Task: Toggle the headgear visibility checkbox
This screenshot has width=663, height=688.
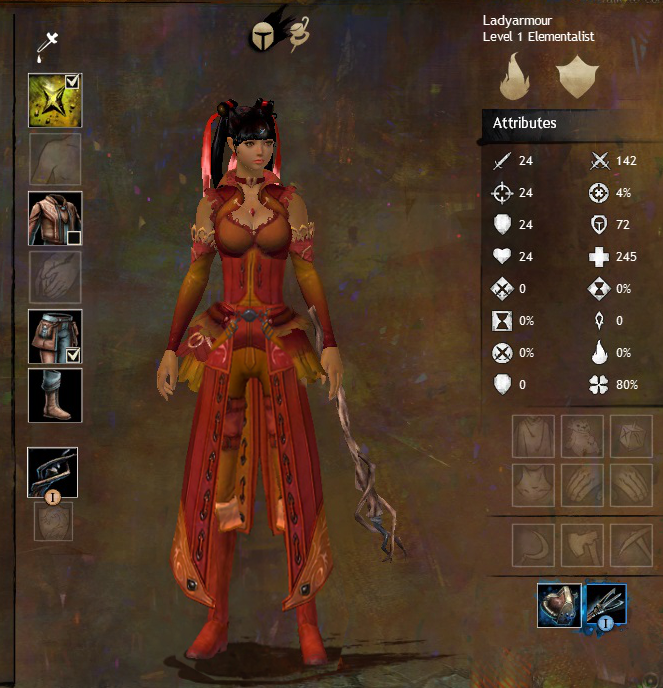Action: tap(73, 82)
